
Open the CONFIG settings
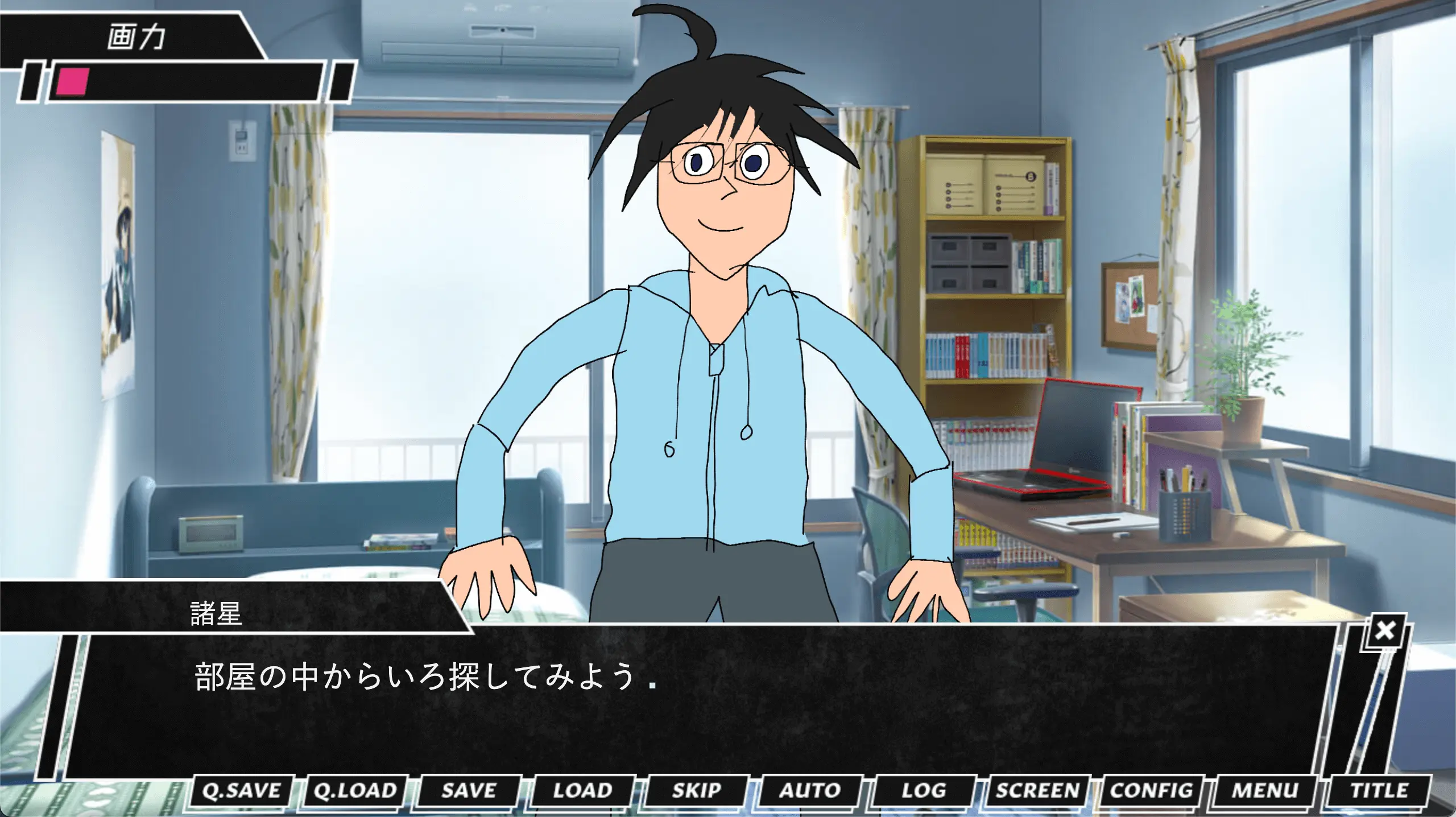(1151, 791)
